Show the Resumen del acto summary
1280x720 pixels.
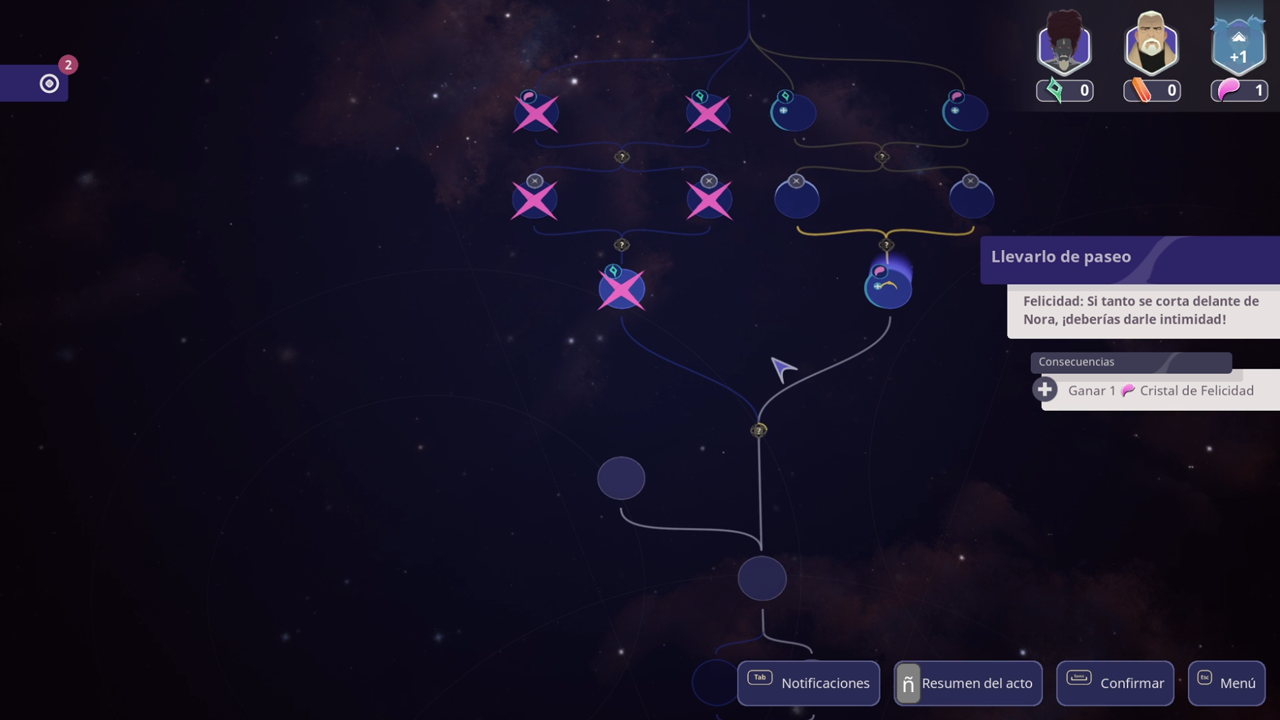968,683
